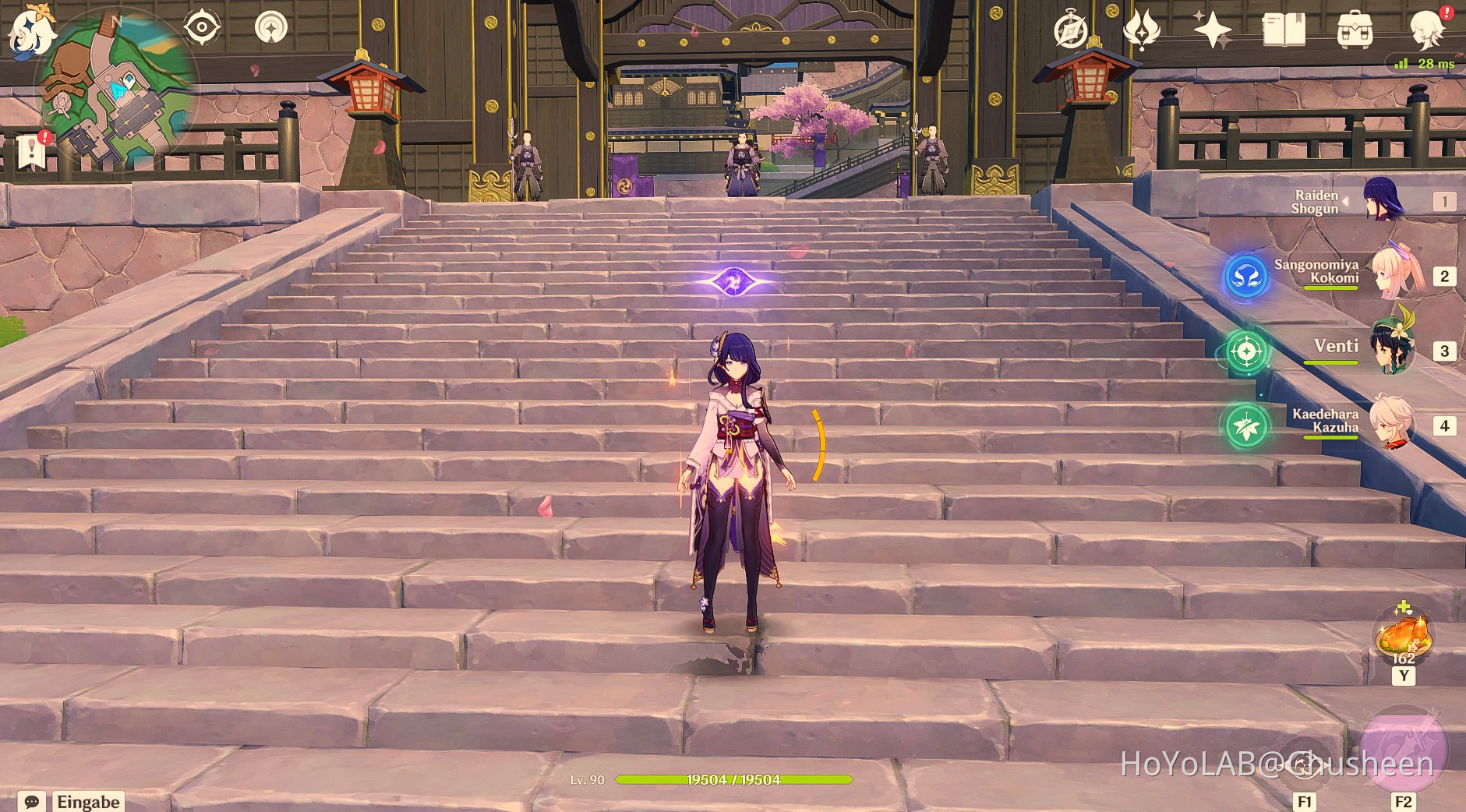Open the Events compass icon
The width and height of the screenshot is (1466, 812).
coord(1071,30)
